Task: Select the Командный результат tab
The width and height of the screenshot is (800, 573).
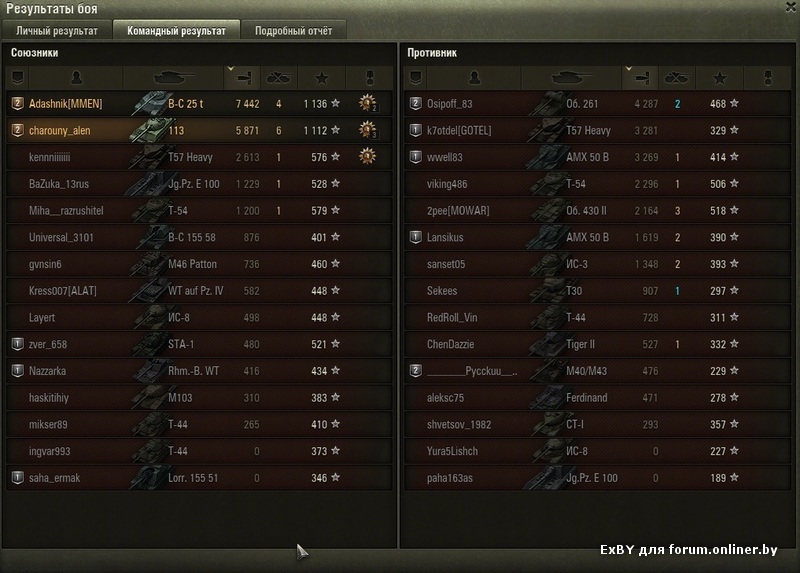Action: click(176, 30)
